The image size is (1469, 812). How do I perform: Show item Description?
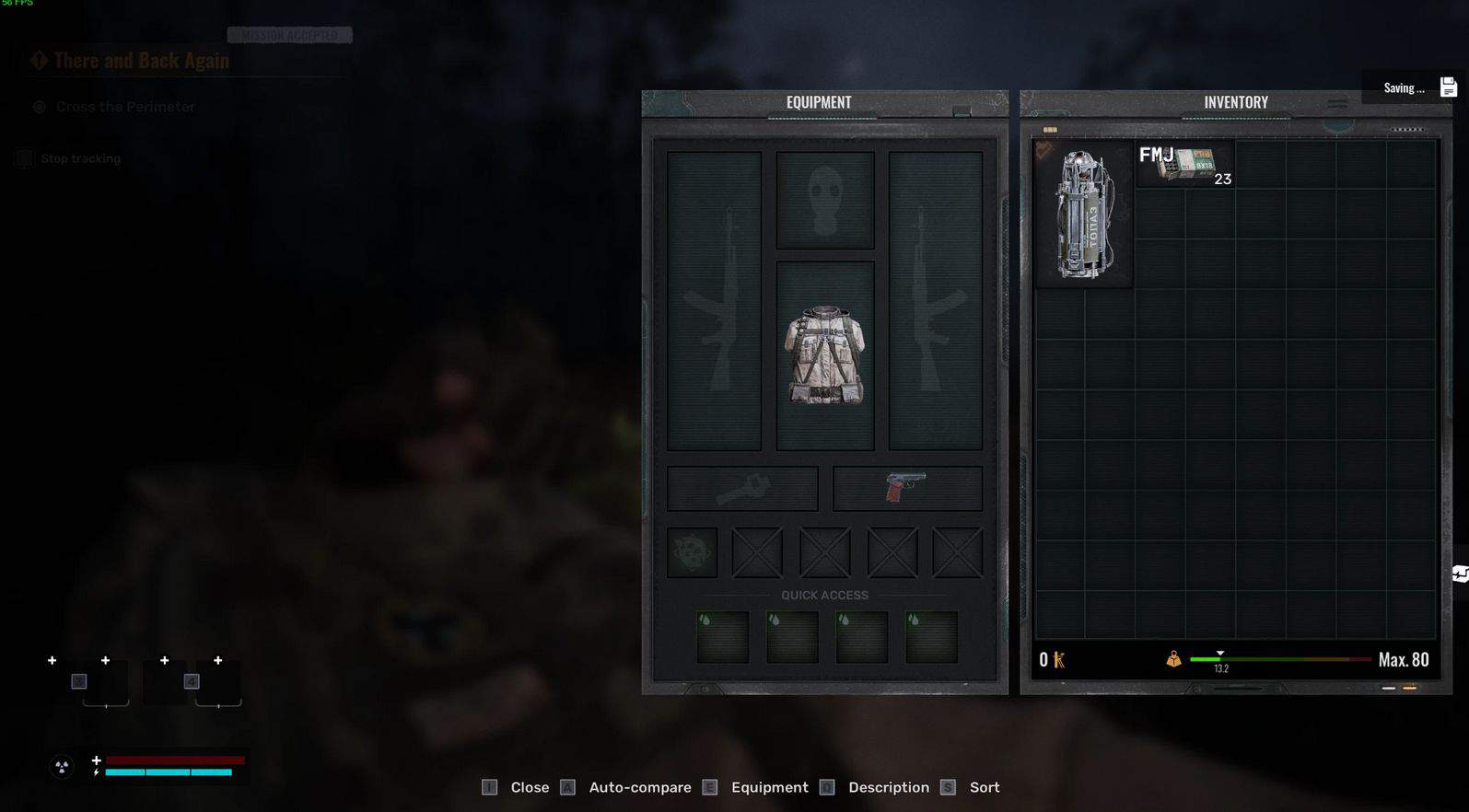pos(888,788)
